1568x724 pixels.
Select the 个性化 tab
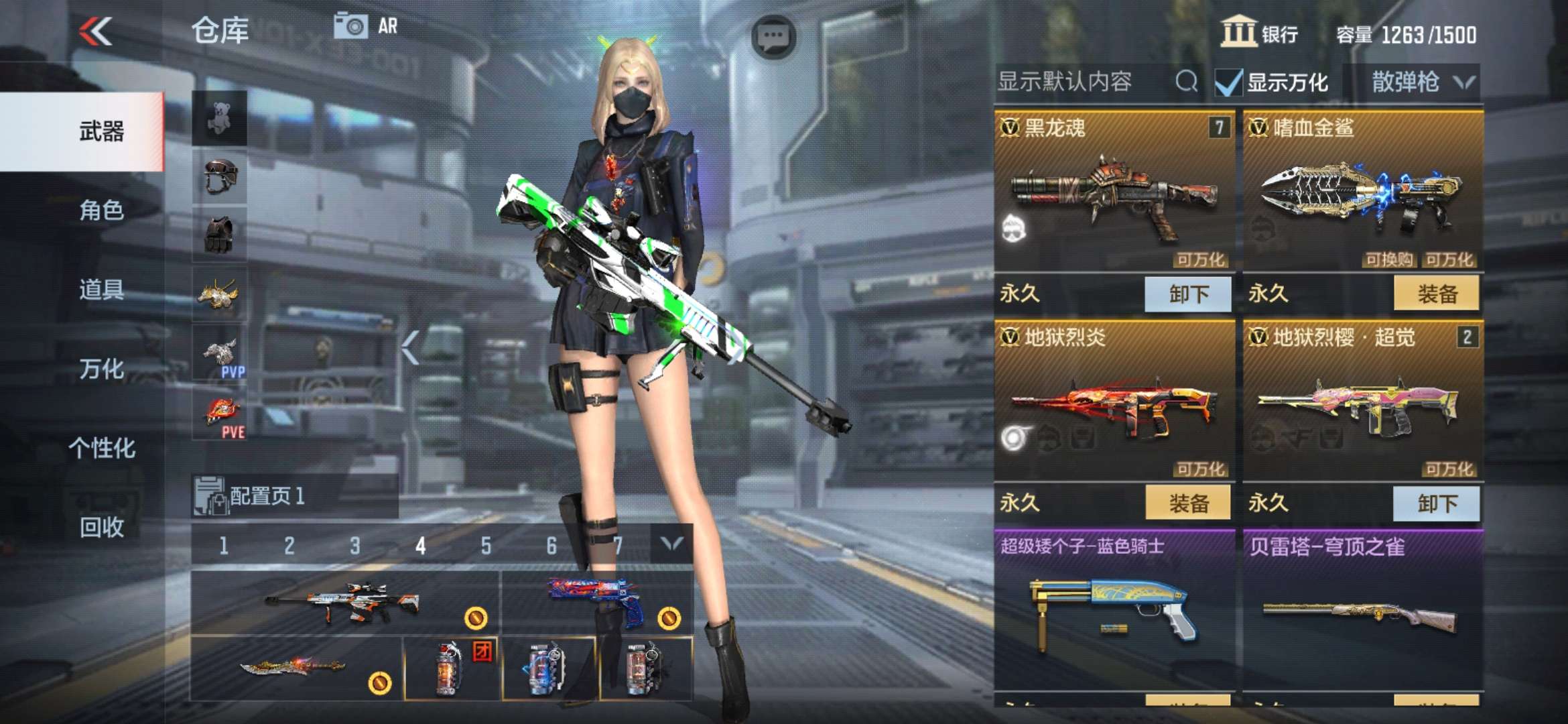click(x=101, y=448)
